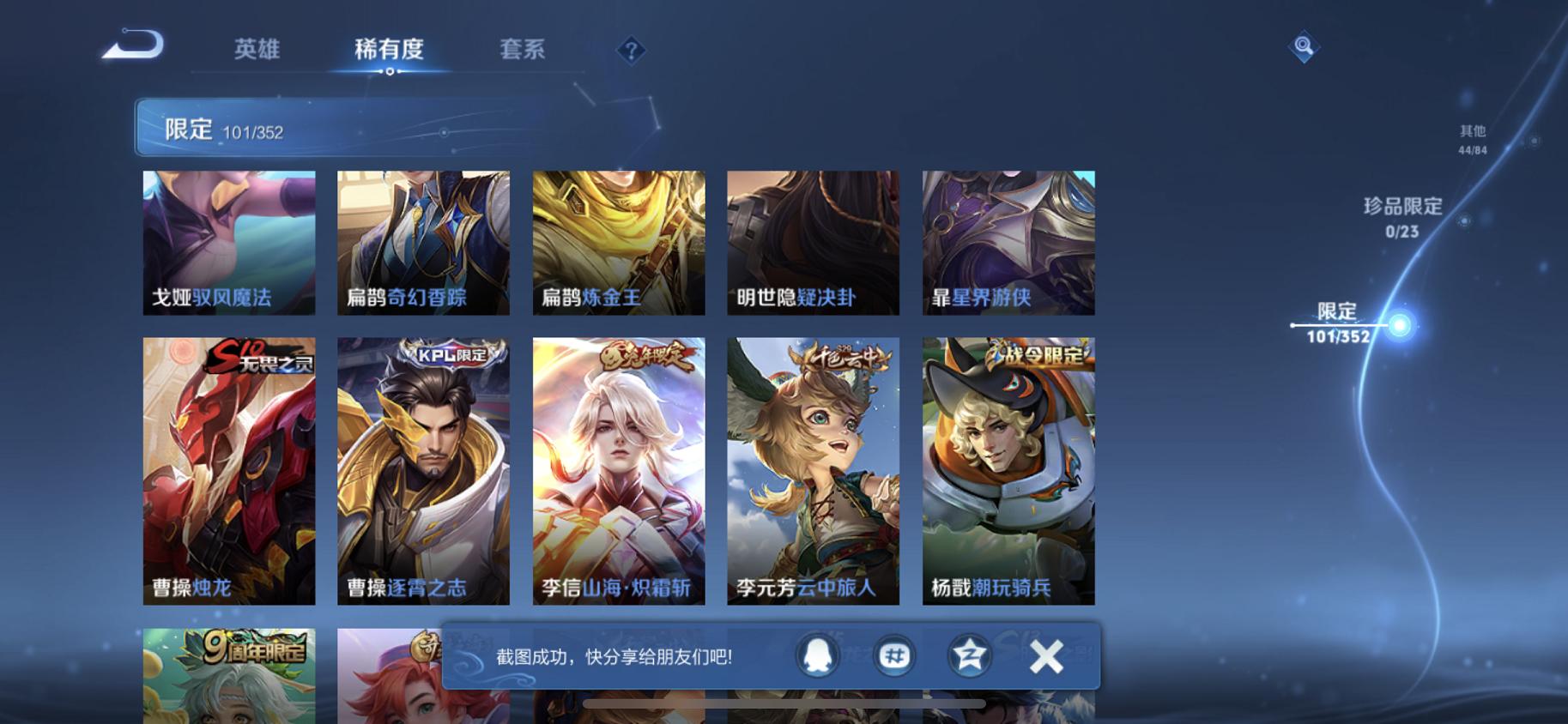1568x724 pixels.
Task: Open the search icon near top-right
Action: (x=1303, y=45)
